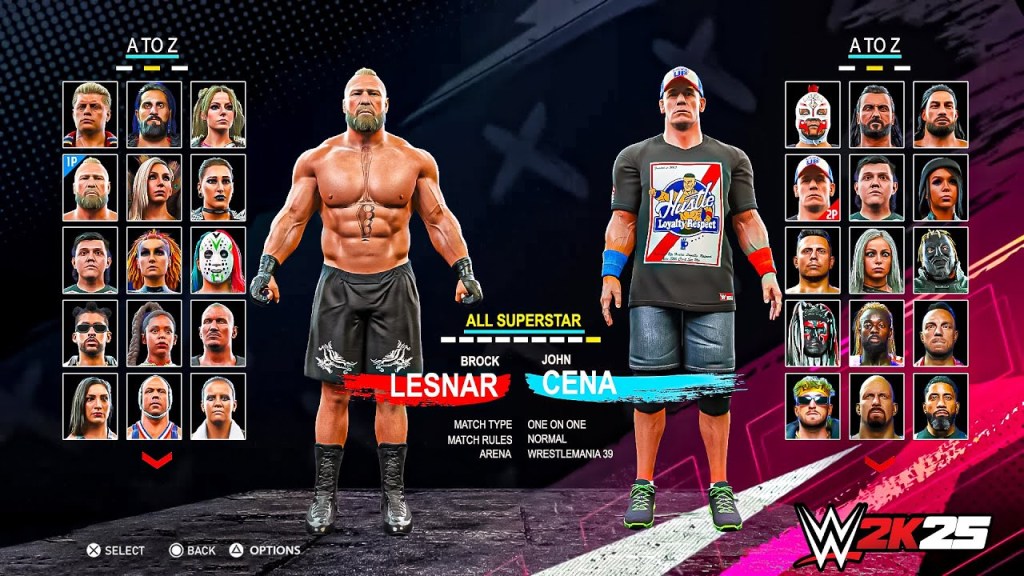1024x576 pixels.
Task: Choose the woman wearing a black hood
Action: pos(941,187)
